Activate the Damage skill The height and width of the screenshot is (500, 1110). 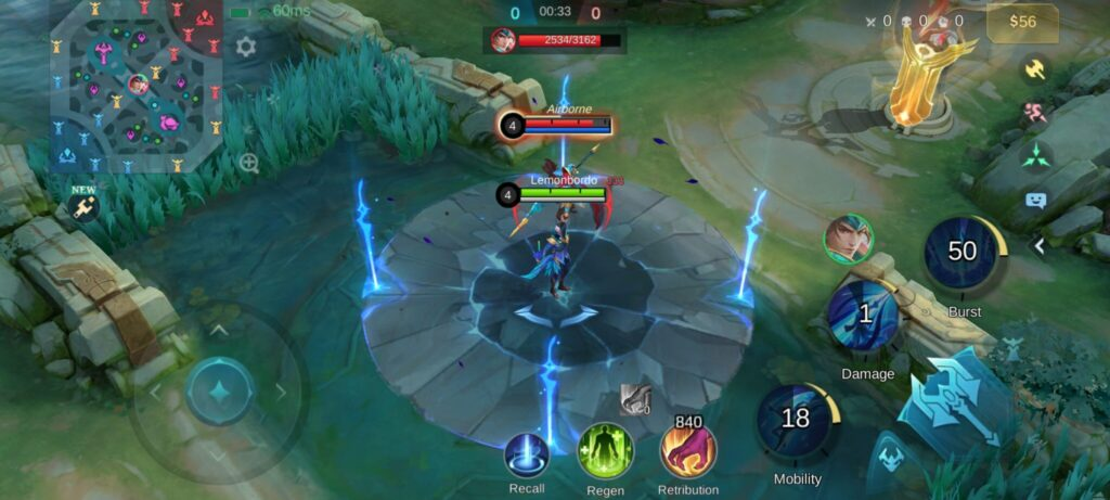tap(864, 316)
